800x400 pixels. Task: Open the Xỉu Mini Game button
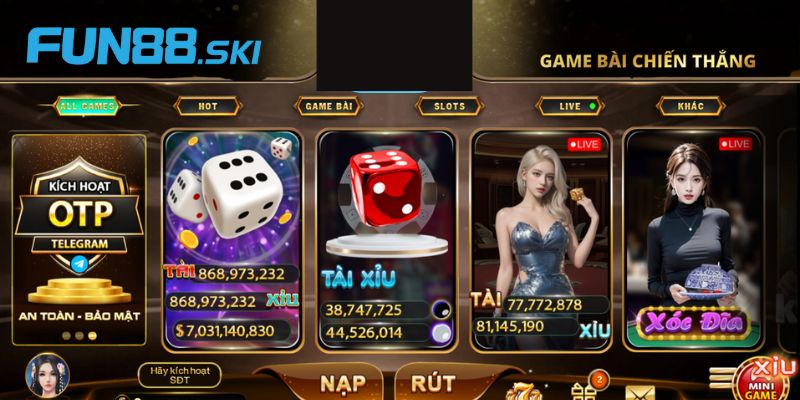tap(768, 378)
